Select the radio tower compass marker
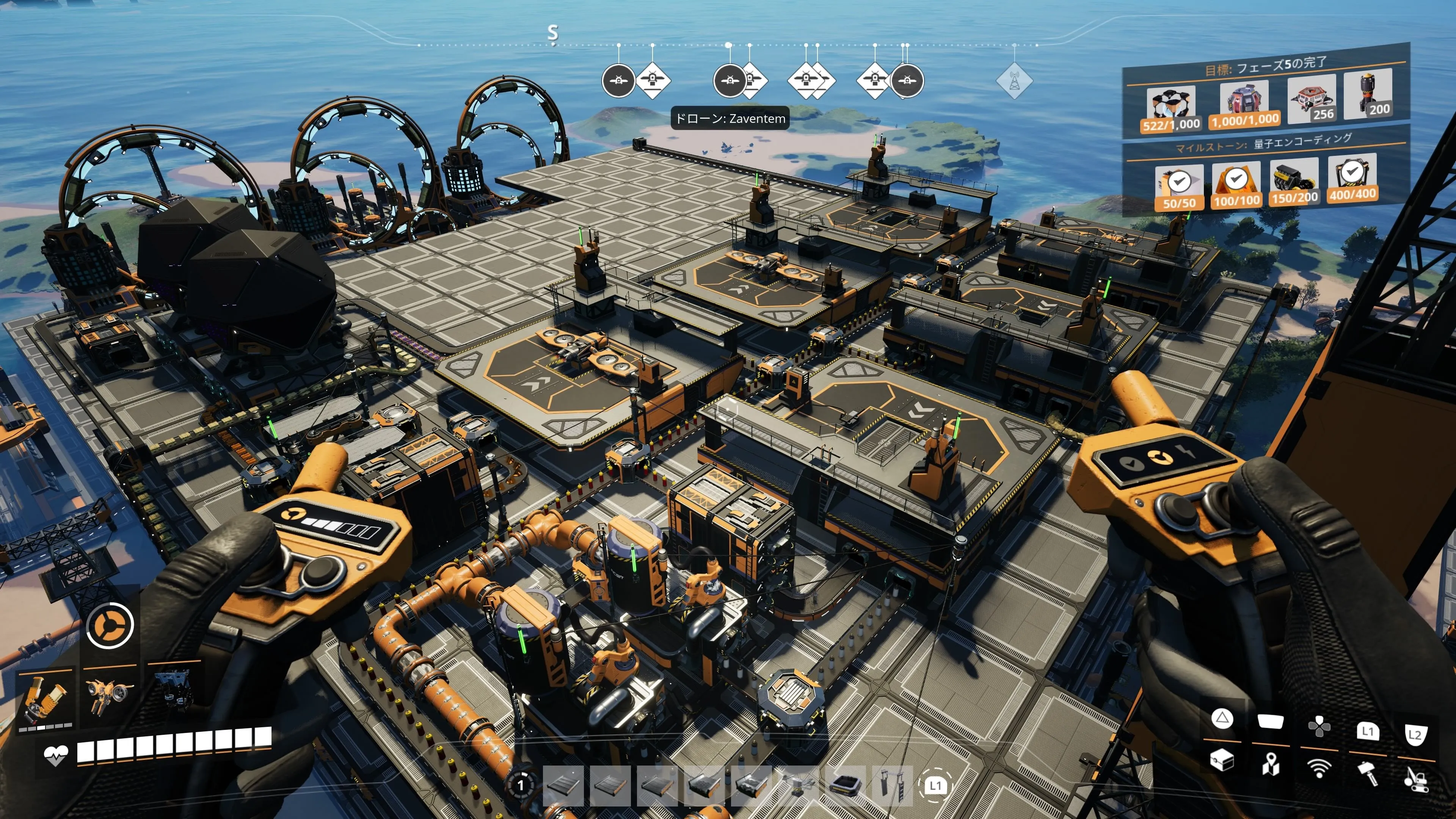1456x819 pixels. click(1014, 81)
